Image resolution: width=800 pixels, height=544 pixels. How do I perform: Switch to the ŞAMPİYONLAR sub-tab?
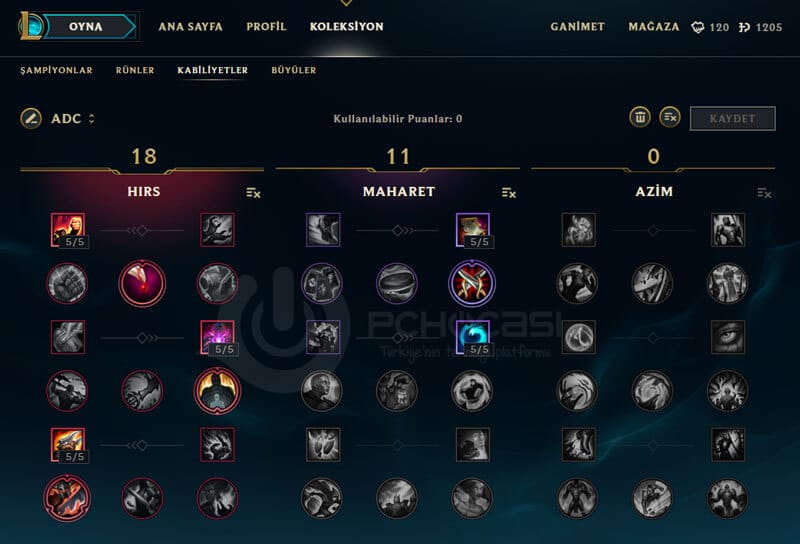pyautogui.click(x=56, y=71)
